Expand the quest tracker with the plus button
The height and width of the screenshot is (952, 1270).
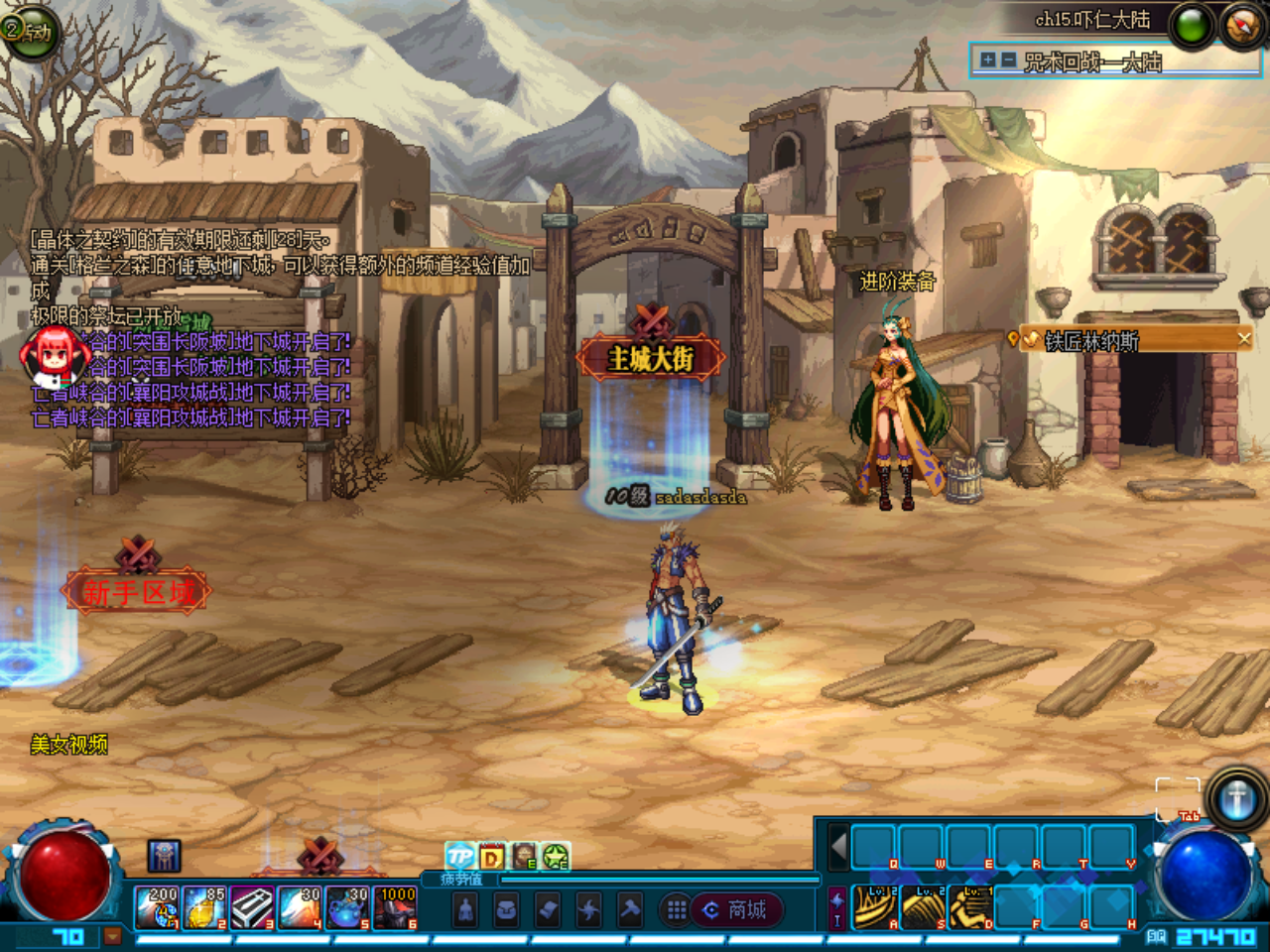(x=987, y=60)
